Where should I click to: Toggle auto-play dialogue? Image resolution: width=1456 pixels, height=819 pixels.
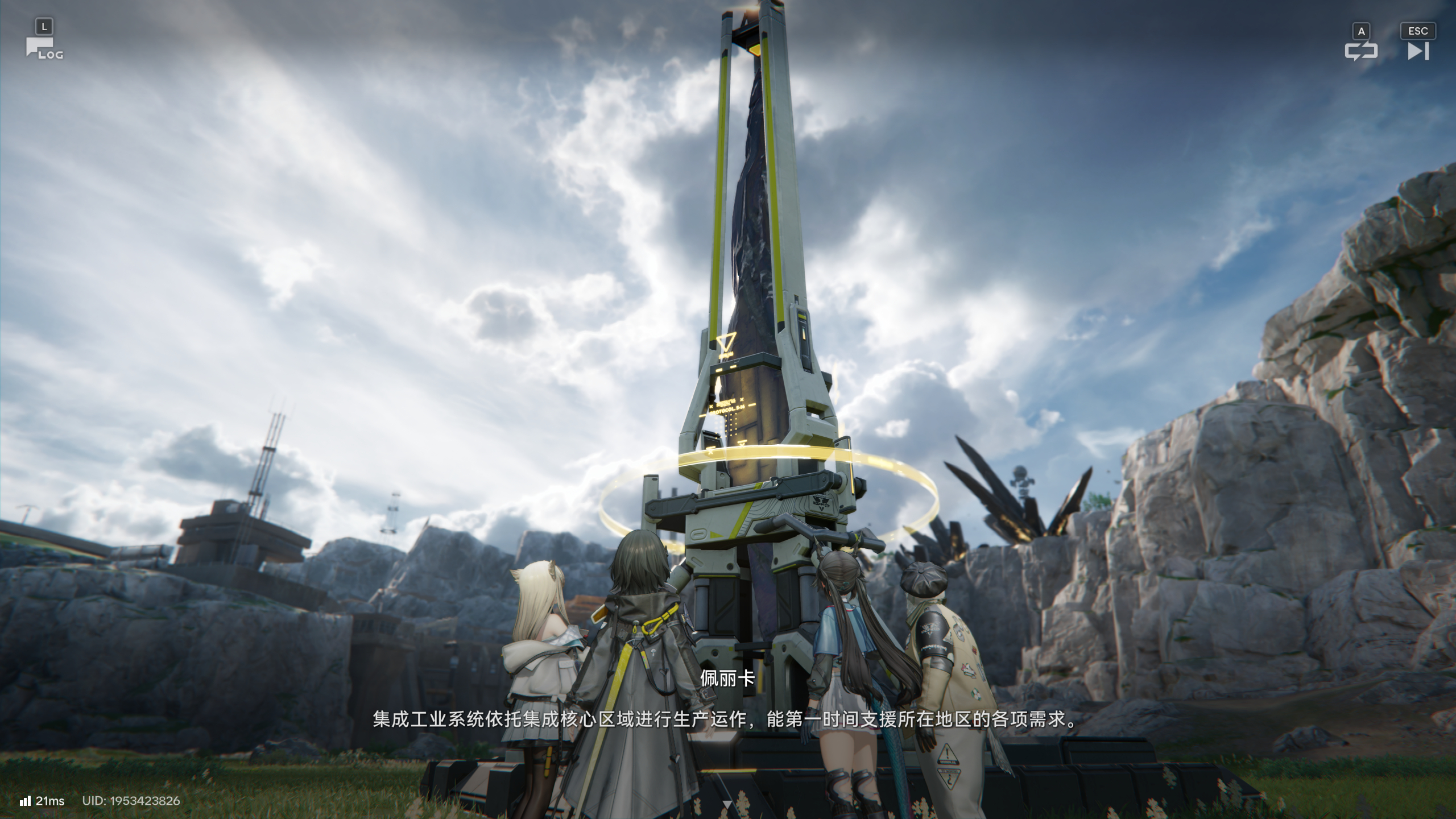[1361, 51]
